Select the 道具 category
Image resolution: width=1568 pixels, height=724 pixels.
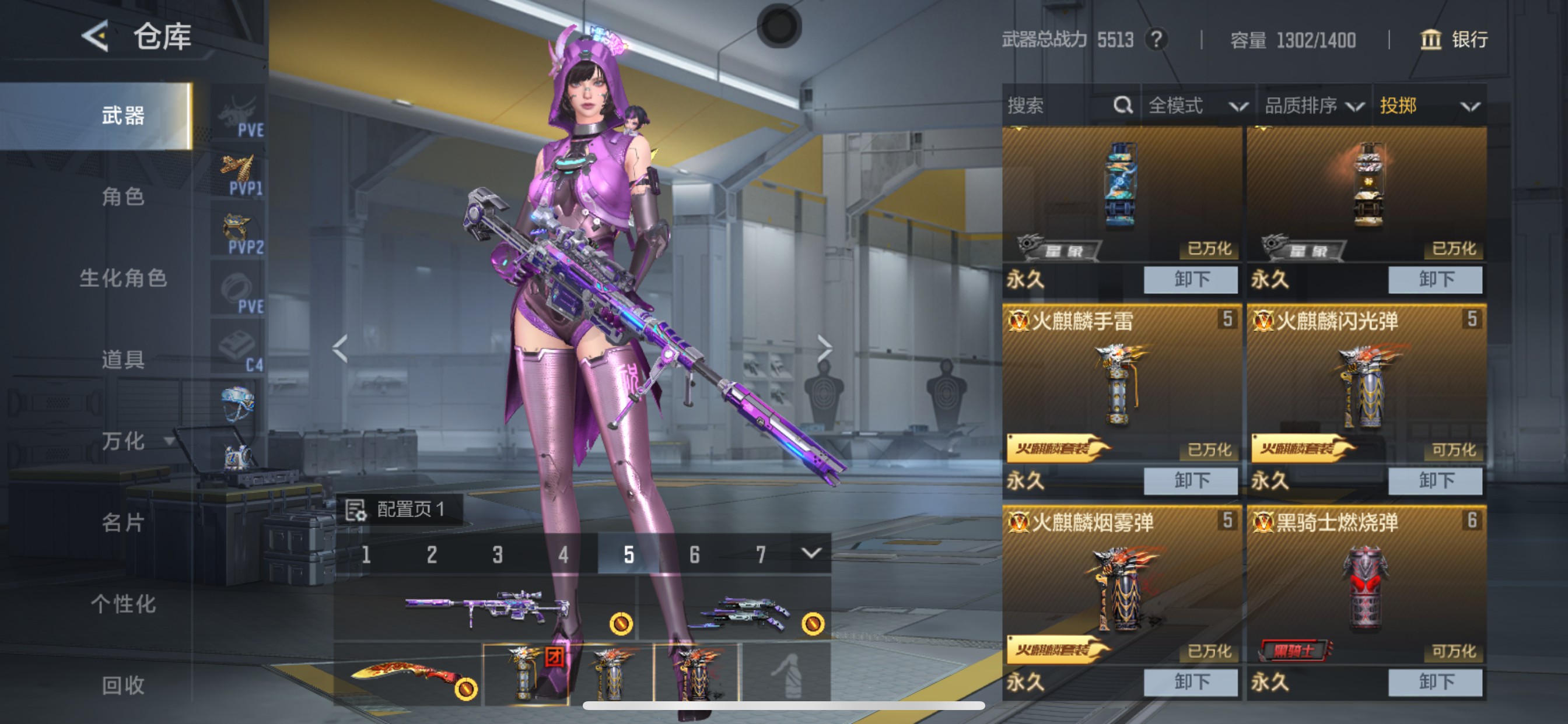123,360
